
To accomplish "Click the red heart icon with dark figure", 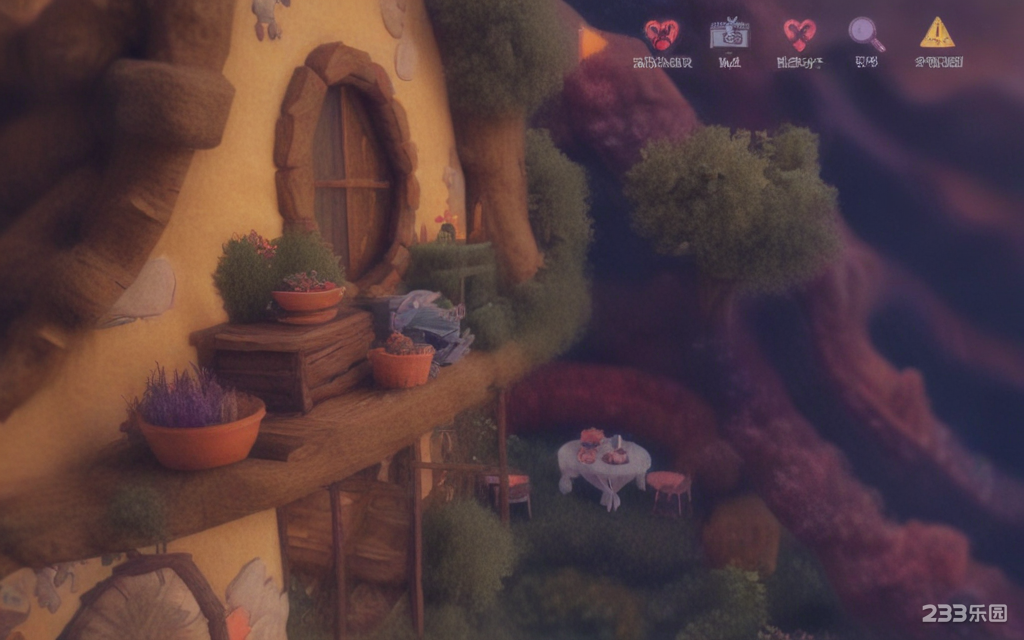I will 661,35.
